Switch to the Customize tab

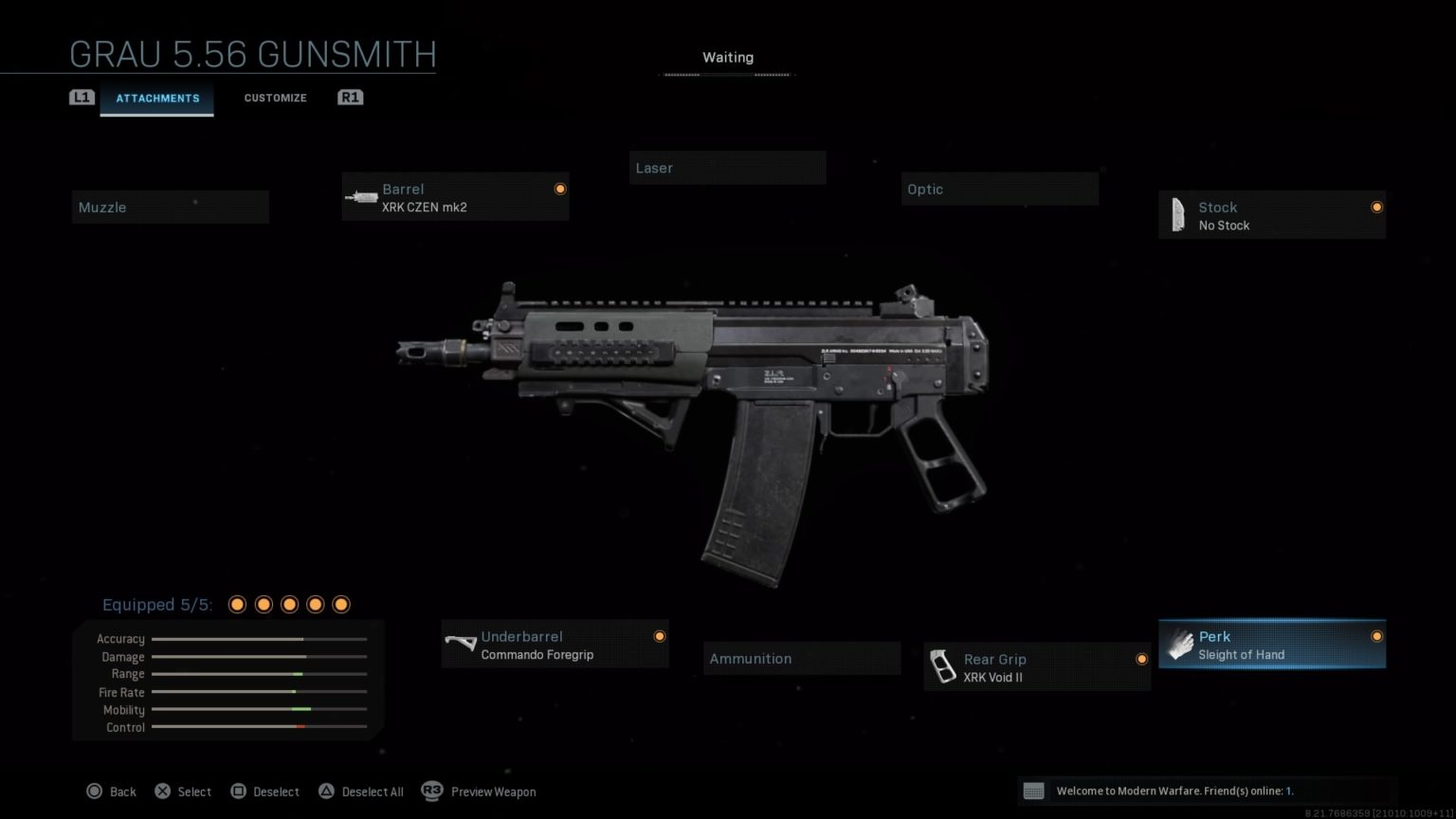(x=275, y=98)
